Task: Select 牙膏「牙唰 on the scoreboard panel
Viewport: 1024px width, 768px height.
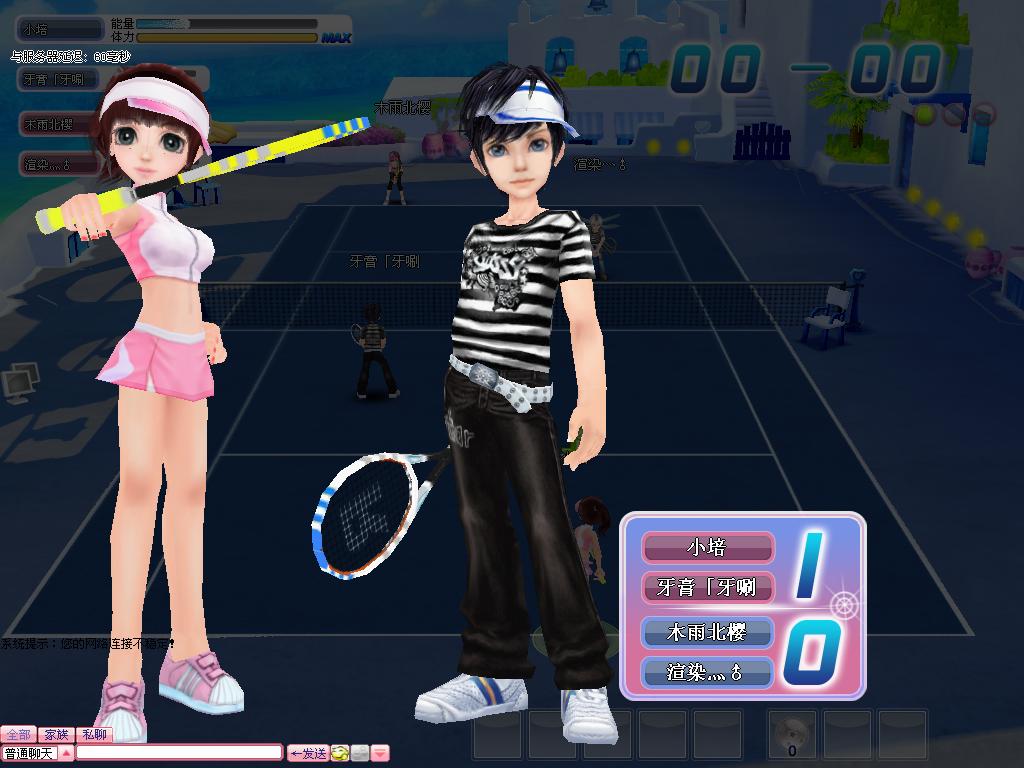Action: (707, 587)
